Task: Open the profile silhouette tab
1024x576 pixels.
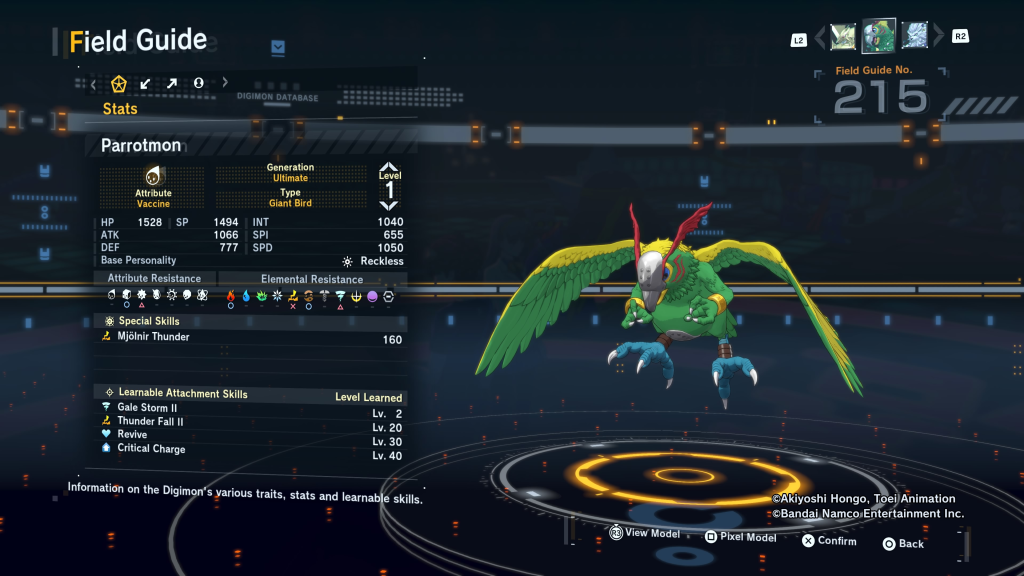Action: [199, 83]
